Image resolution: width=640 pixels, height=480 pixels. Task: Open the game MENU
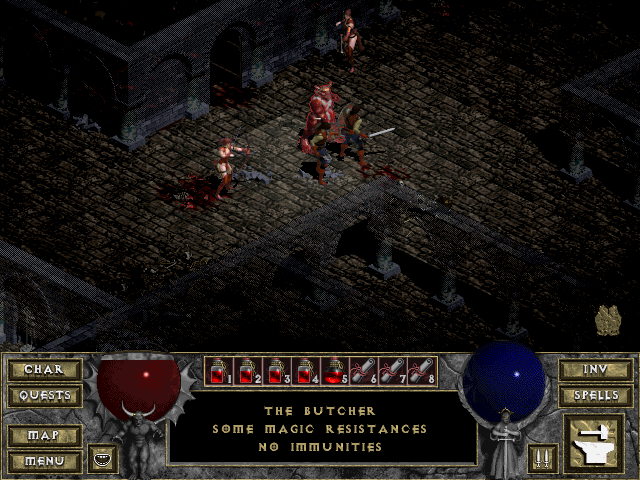tap(43, 461)
